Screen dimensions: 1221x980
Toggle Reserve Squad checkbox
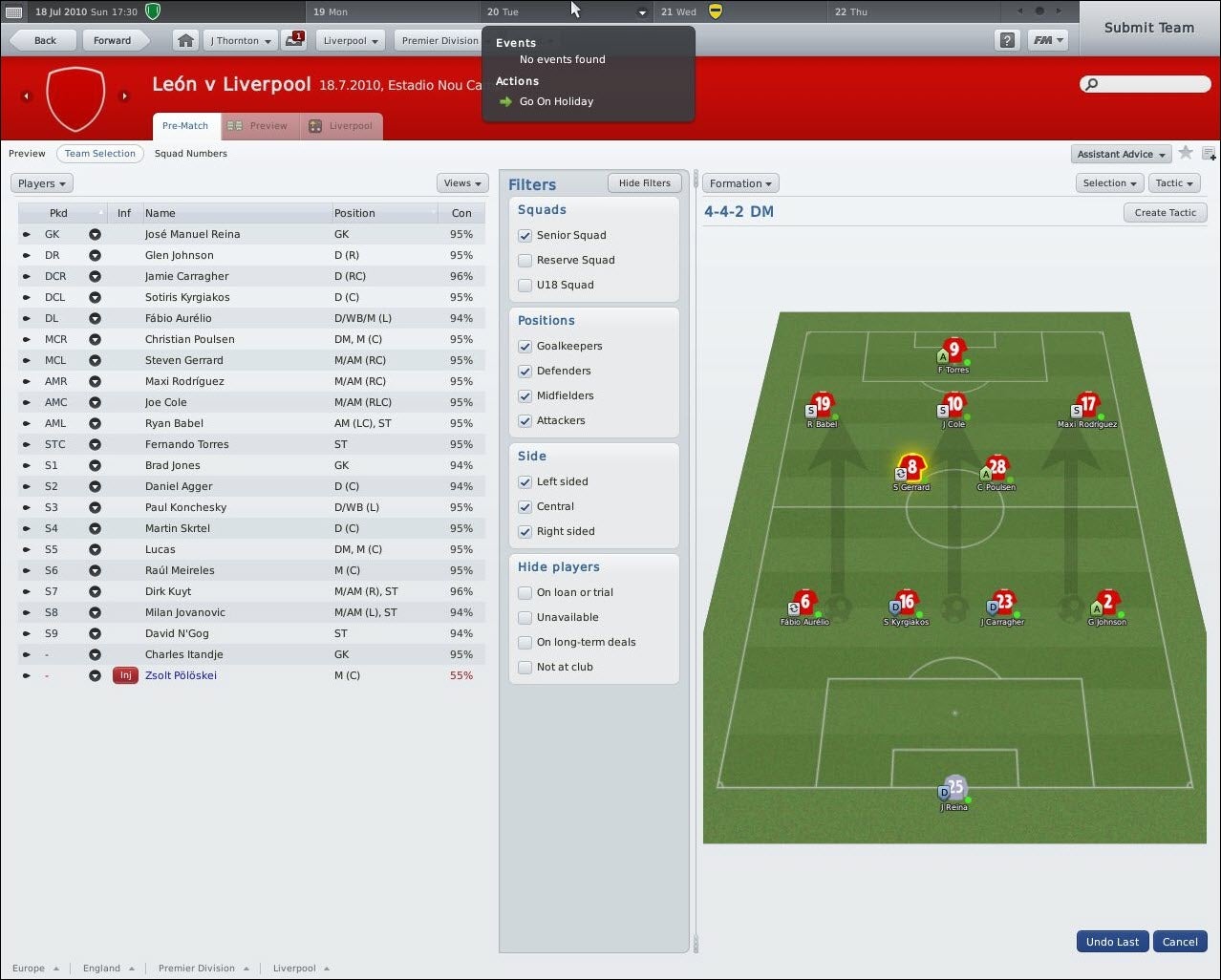[x=525, y=260]
